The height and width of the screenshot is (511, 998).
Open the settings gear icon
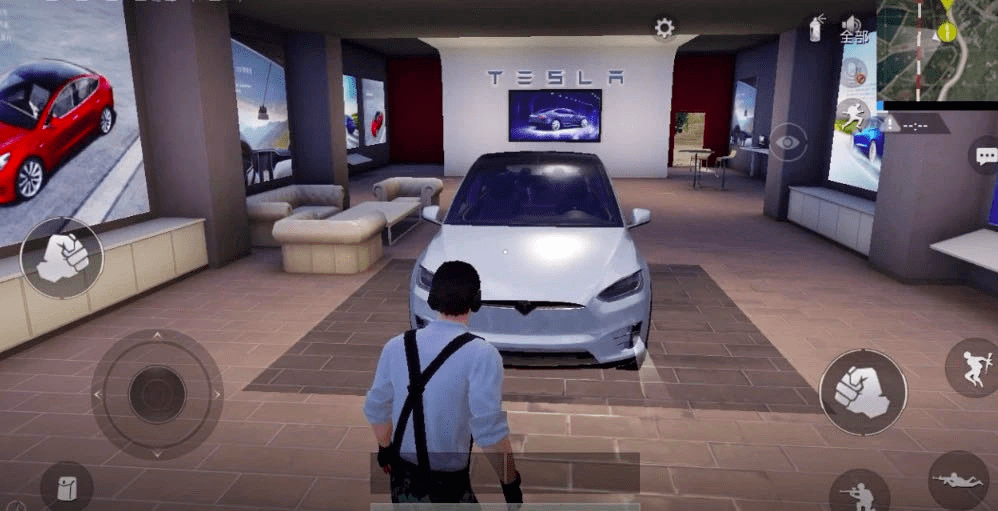click(665, 28)
